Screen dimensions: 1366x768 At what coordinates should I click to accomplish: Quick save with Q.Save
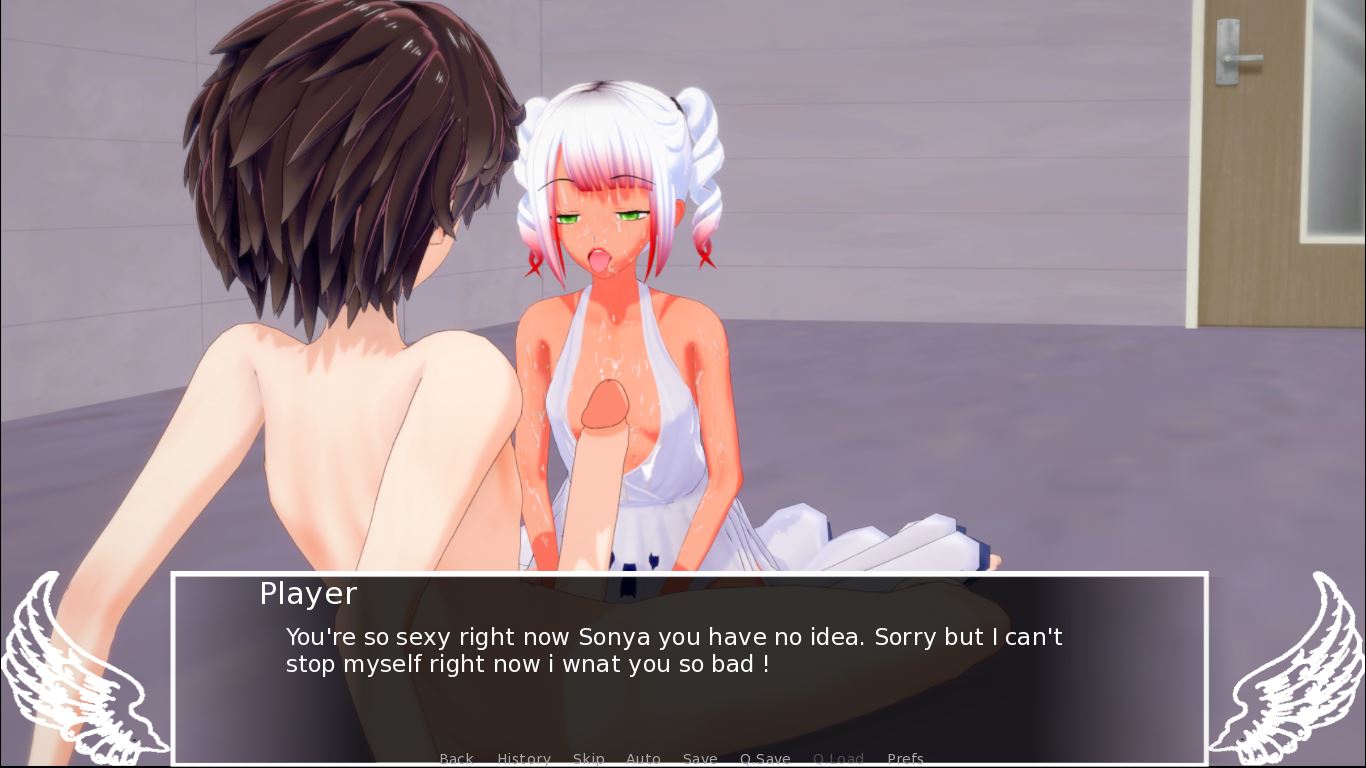[765, 759]
